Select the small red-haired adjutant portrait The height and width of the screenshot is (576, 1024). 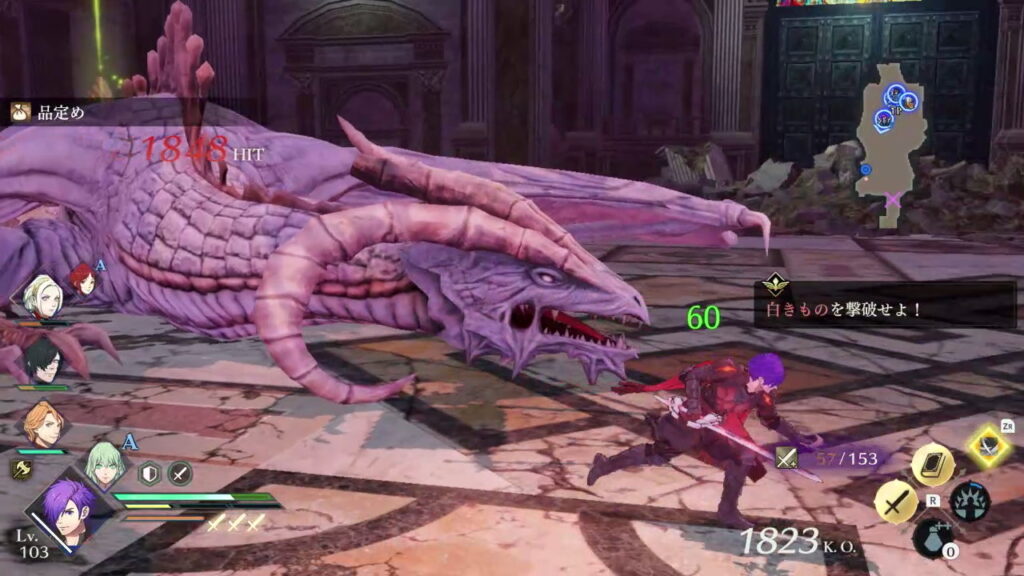82,279
